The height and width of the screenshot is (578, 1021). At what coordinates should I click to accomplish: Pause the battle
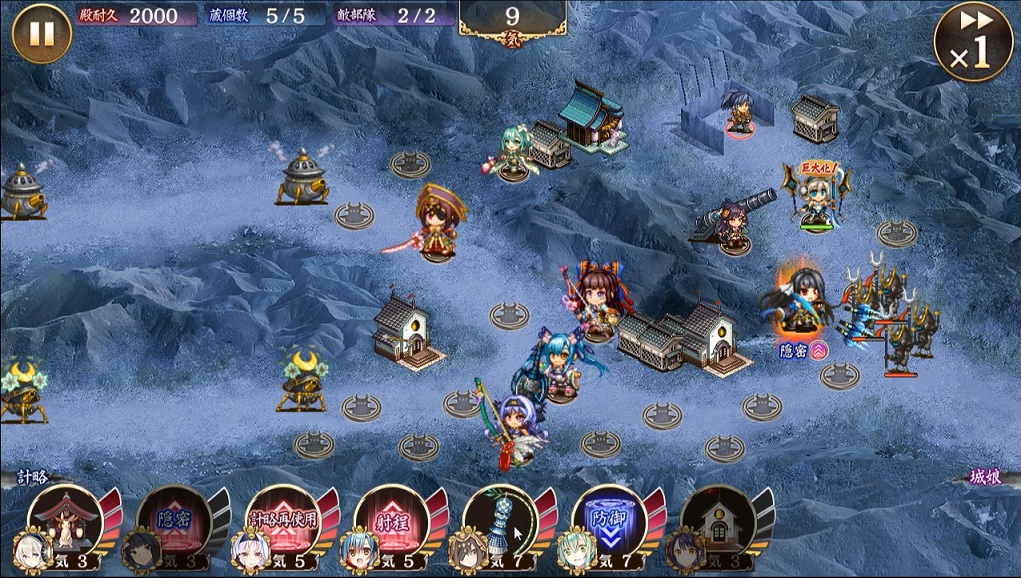pos(41,34)
